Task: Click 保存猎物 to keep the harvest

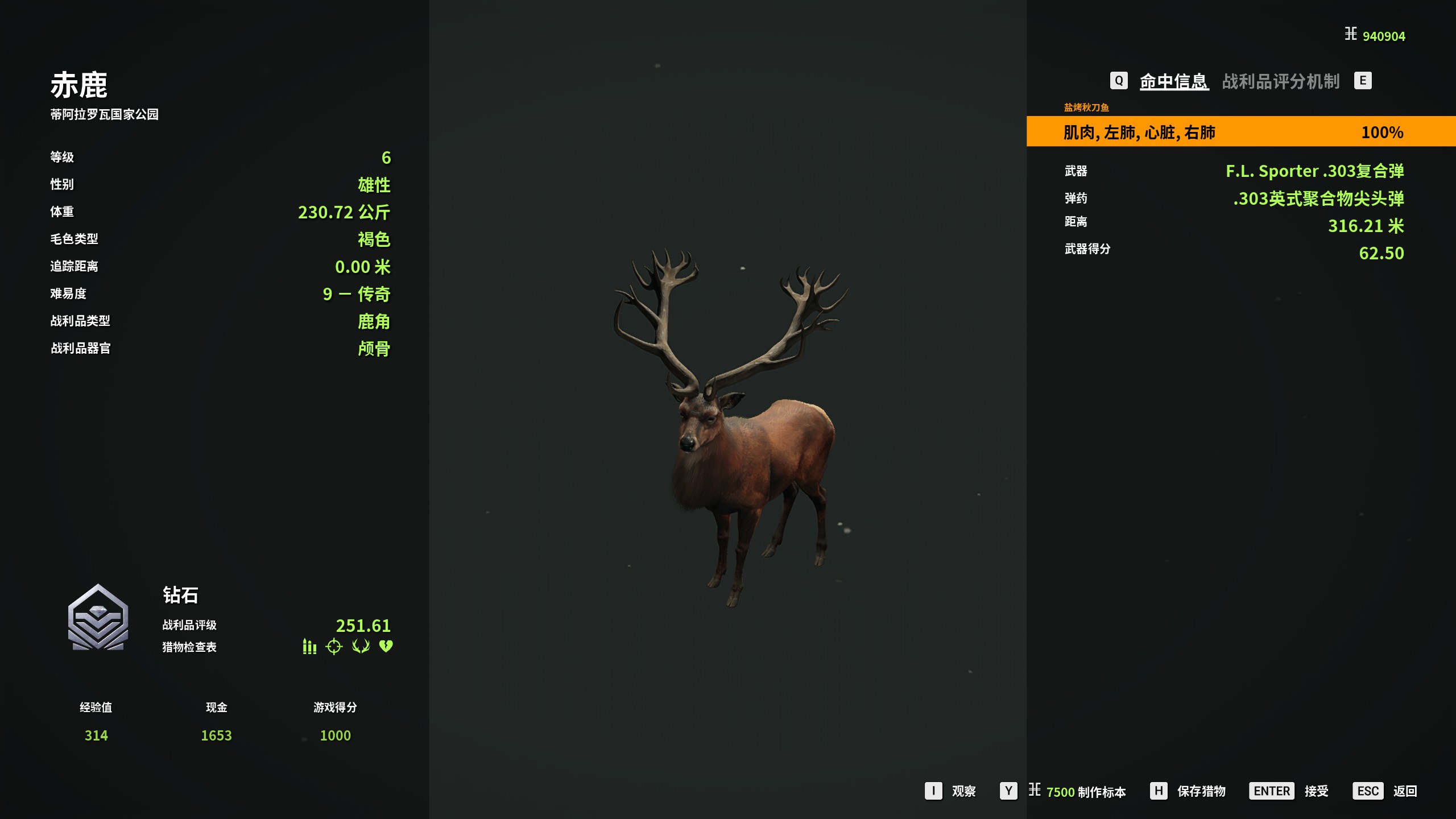Action: pyautogui.click(x=1201, y=791)
